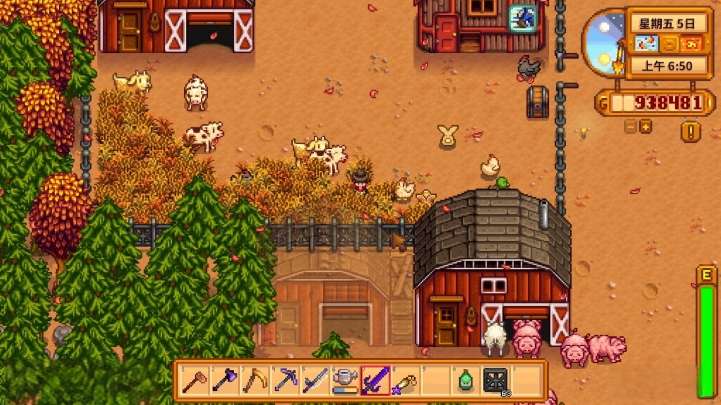Equip the golden scythe
The image size is (721, 405).
(256, 380)
